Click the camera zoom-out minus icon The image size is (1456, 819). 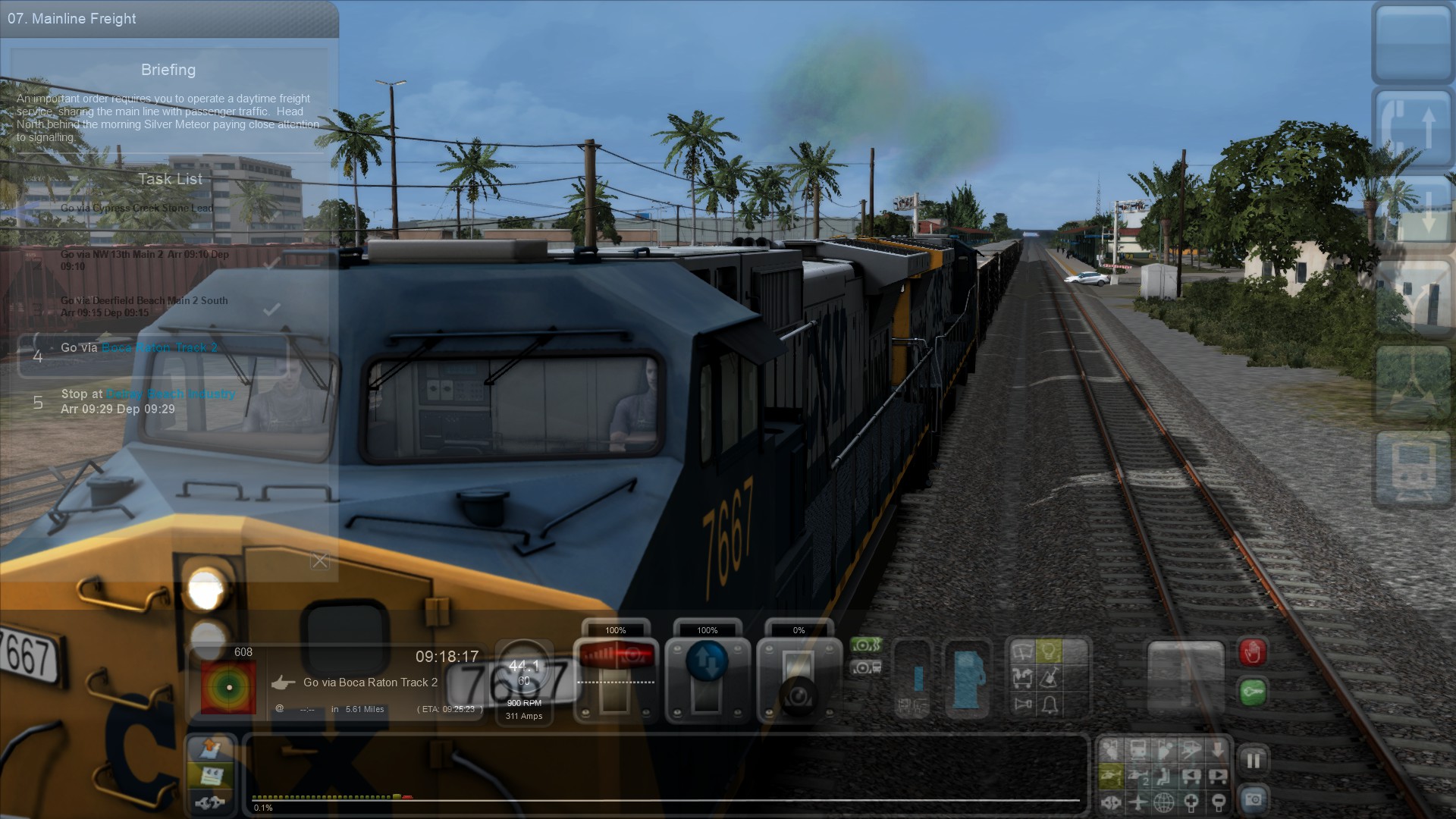[1218, 802]
